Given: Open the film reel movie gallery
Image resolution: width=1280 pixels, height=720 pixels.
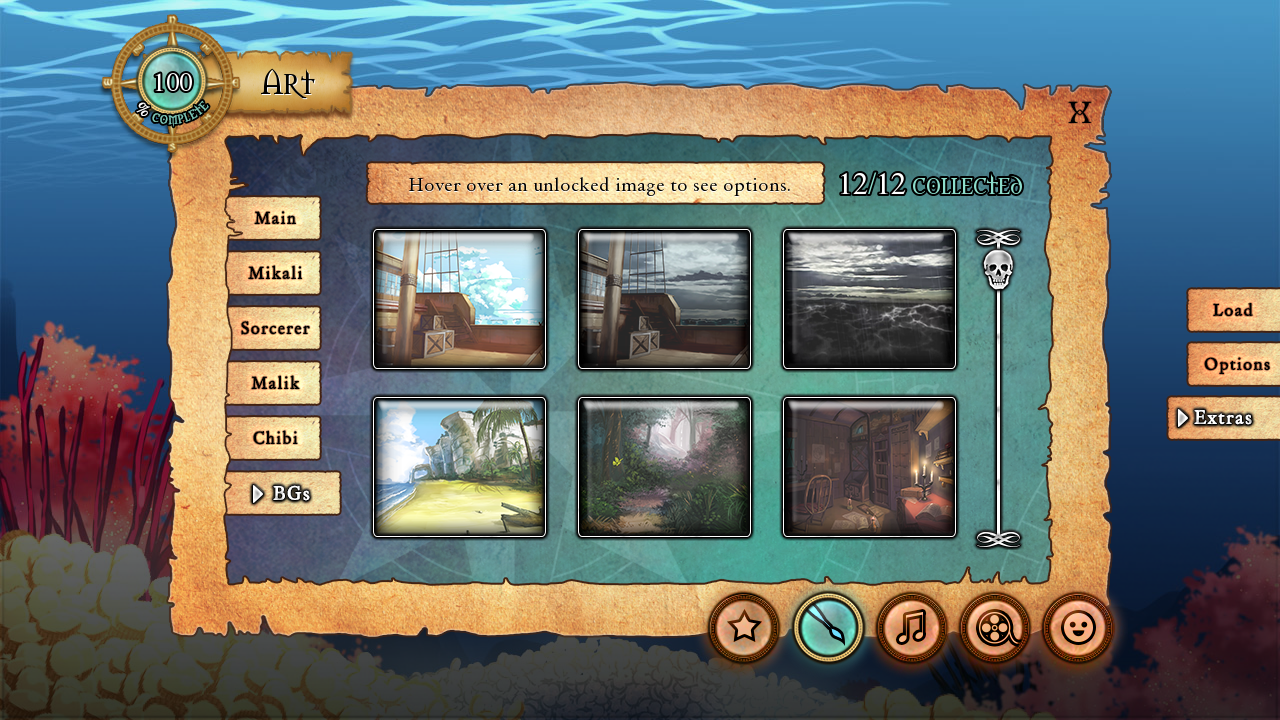Looking at the screenshot, I should point(994,628).
